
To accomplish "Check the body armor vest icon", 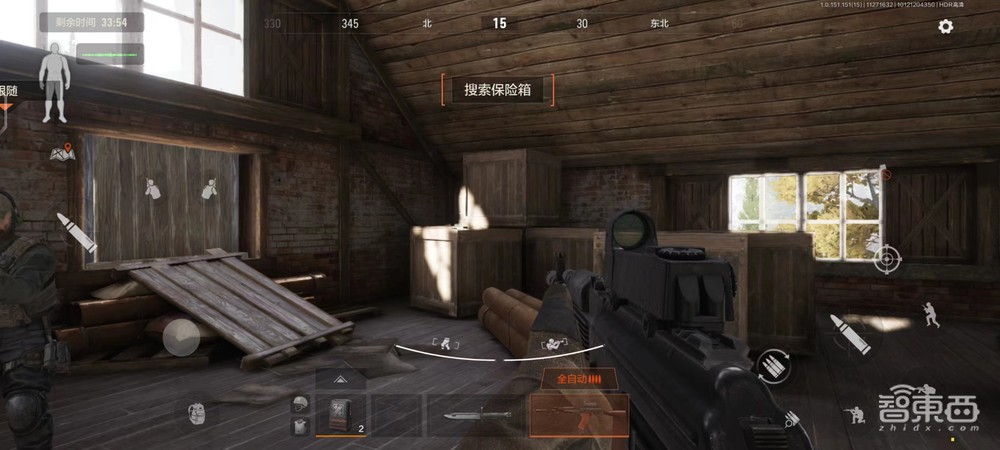I will (298, 426).
